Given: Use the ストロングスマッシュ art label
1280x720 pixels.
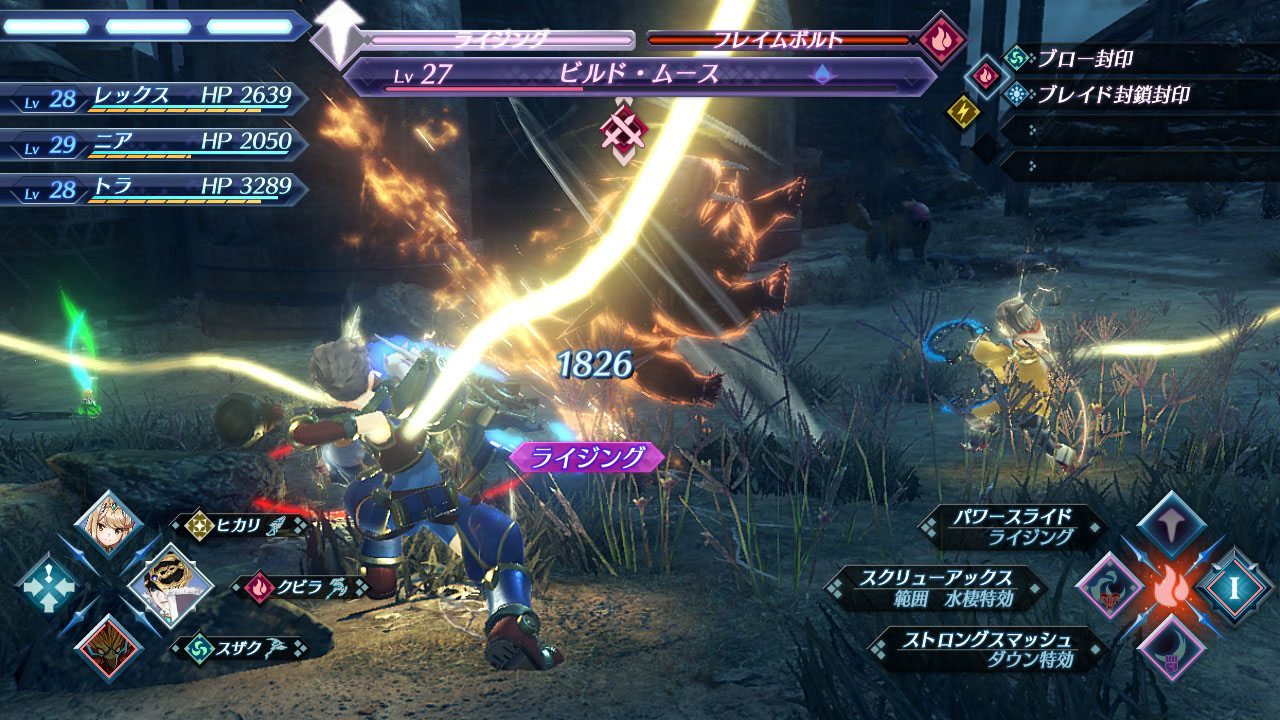Looking at the screenshot, I should click(x=988, y=647).
